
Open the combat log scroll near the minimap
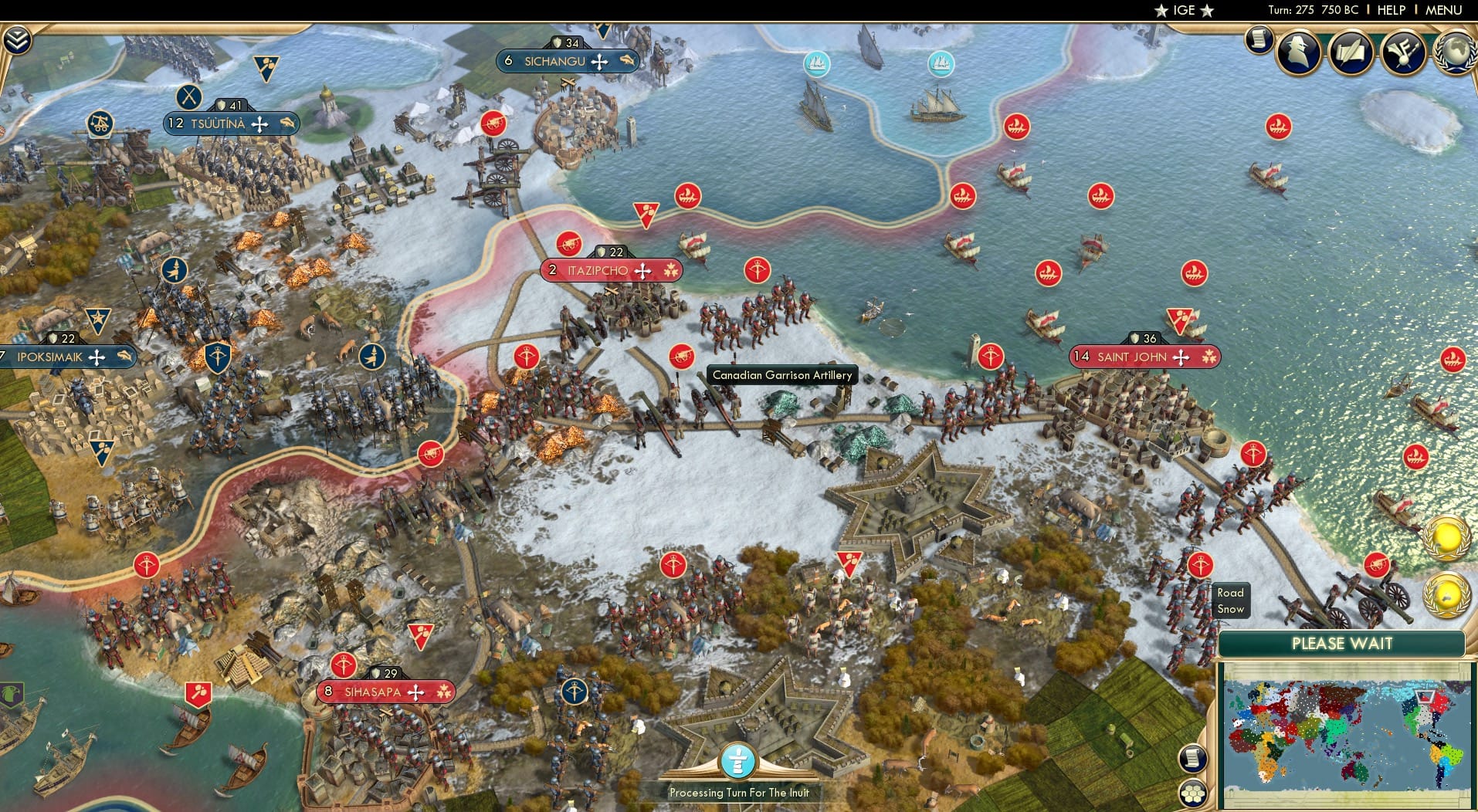click(x=1194, y=759)
